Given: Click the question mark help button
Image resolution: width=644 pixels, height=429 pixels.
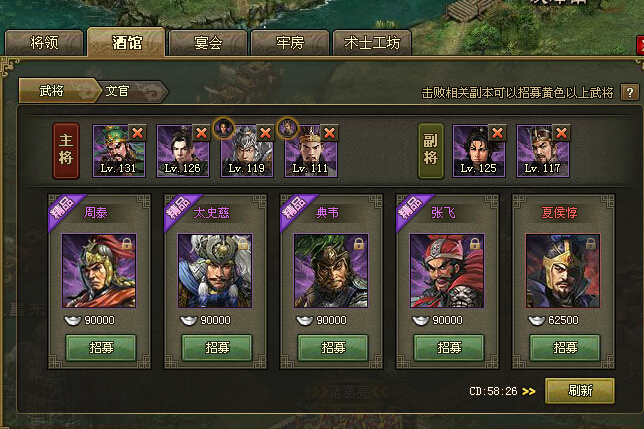Looking at the screenshot, I should tap(629, 92).
